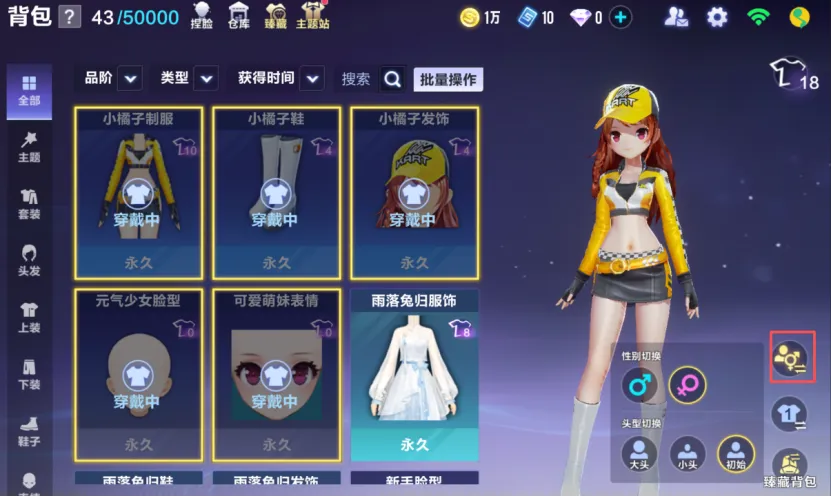The height and width of the screenshot is (497, 831).
Task: Switch gender to male
Action: 639,384
